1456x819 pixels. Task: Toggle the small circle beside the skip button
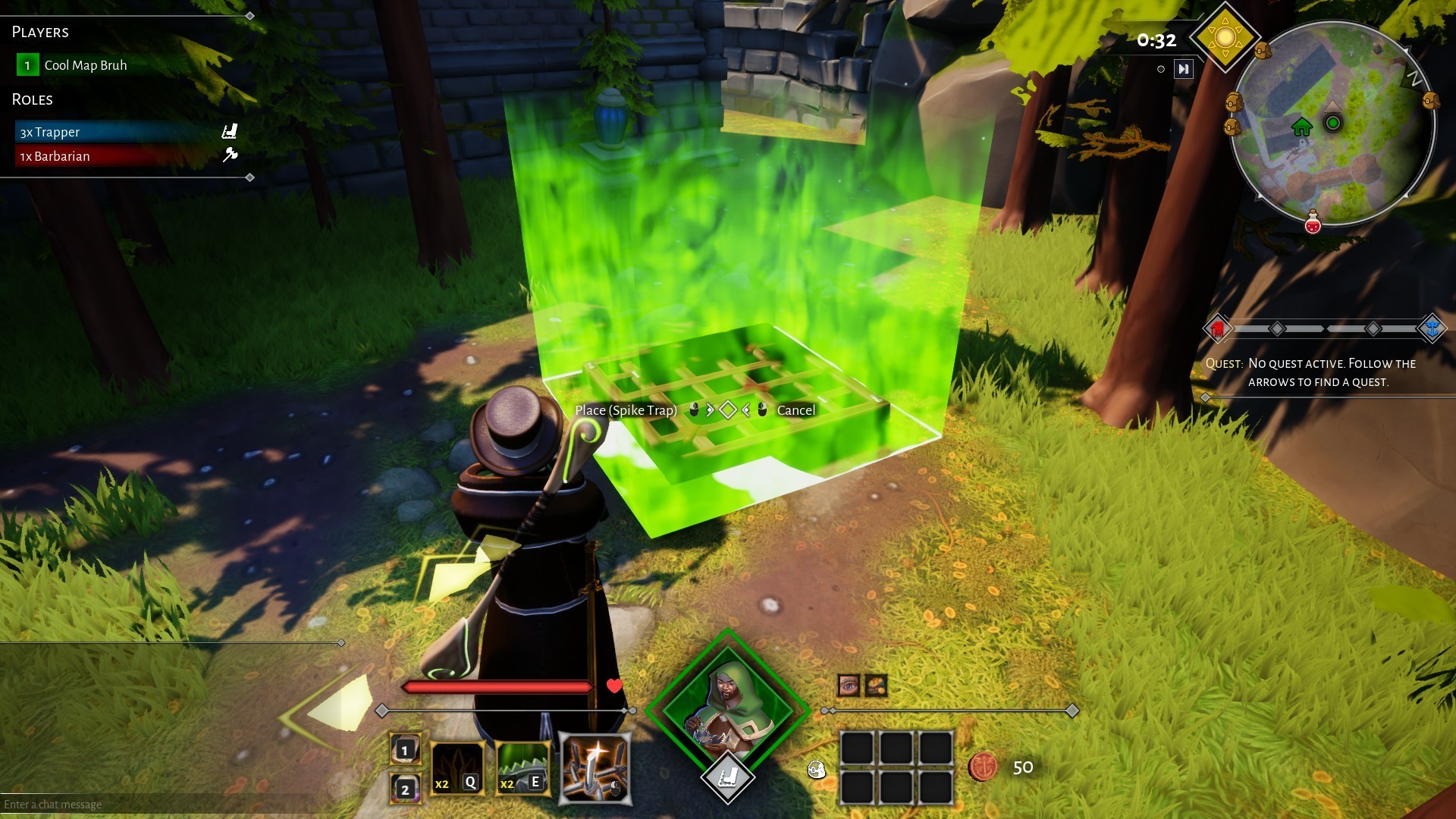[x=1159, y=69]
